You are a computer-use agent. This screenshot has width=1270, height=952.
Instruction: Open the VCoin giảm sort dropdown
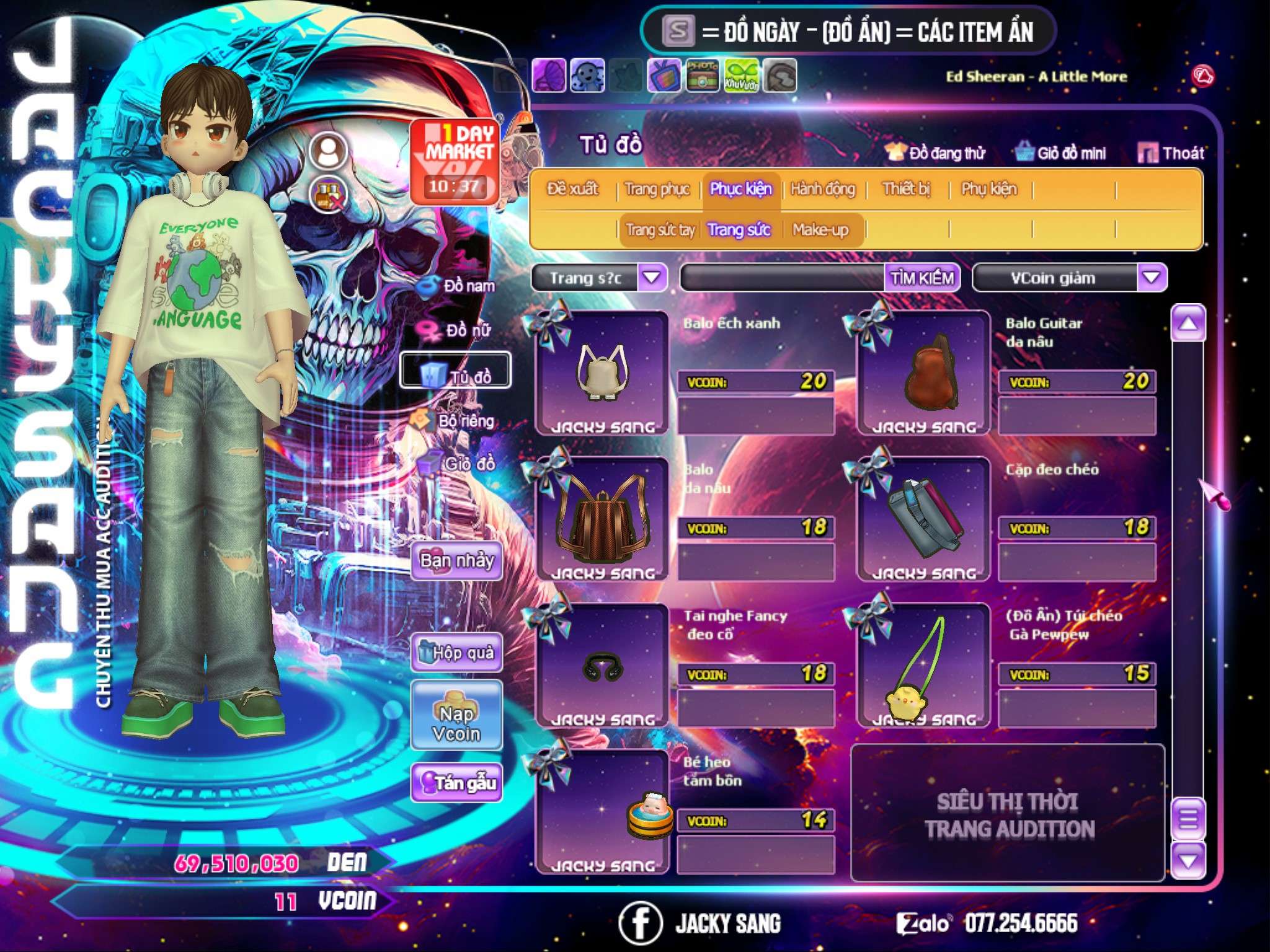pyautogui.click(x=1151, y=278)
